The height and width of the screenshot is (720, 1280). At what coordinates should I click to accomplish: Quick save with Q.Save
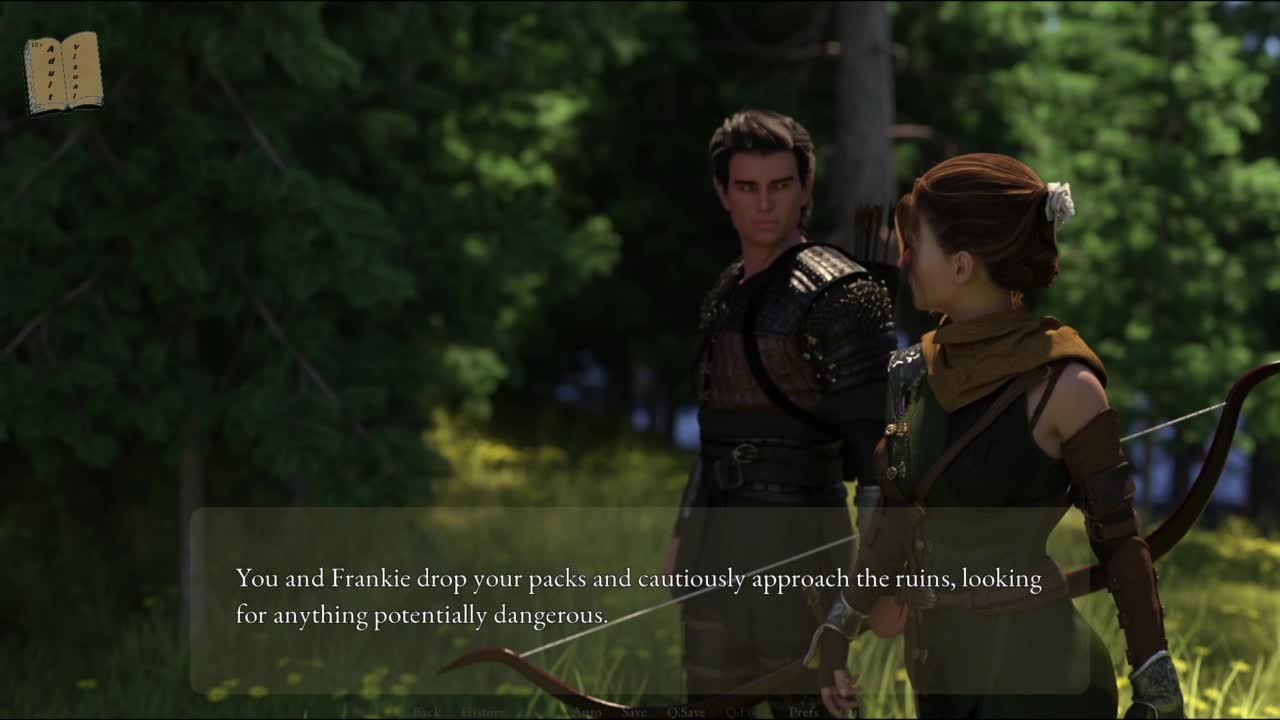click(686, 712)
